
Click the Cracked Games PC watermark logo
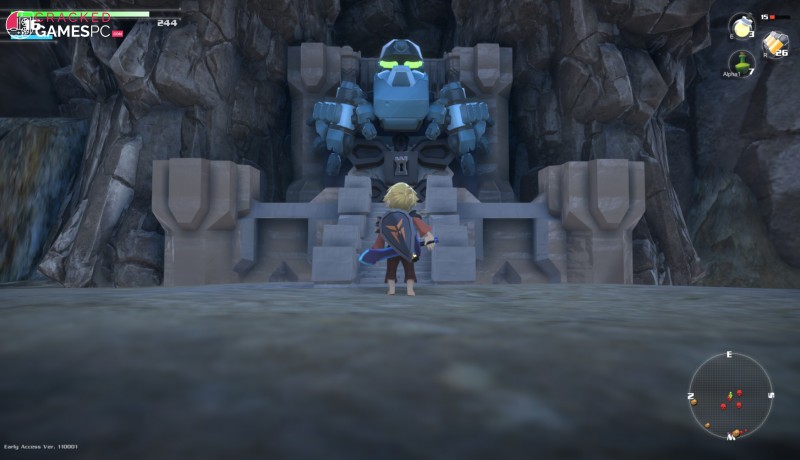pos(68,26)
